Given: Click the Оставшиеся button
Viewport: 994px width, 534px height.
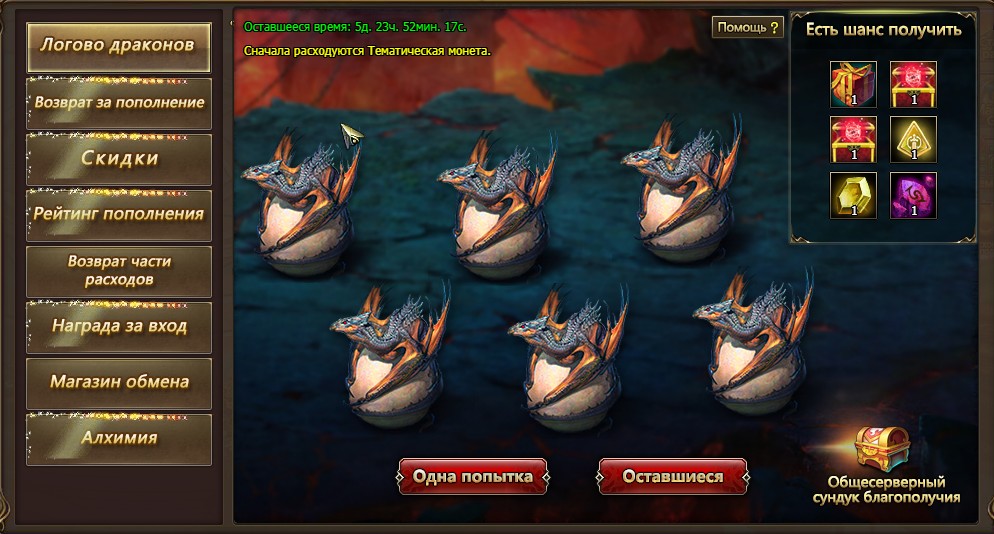Looking at the screenshot, I should [672, 477].
